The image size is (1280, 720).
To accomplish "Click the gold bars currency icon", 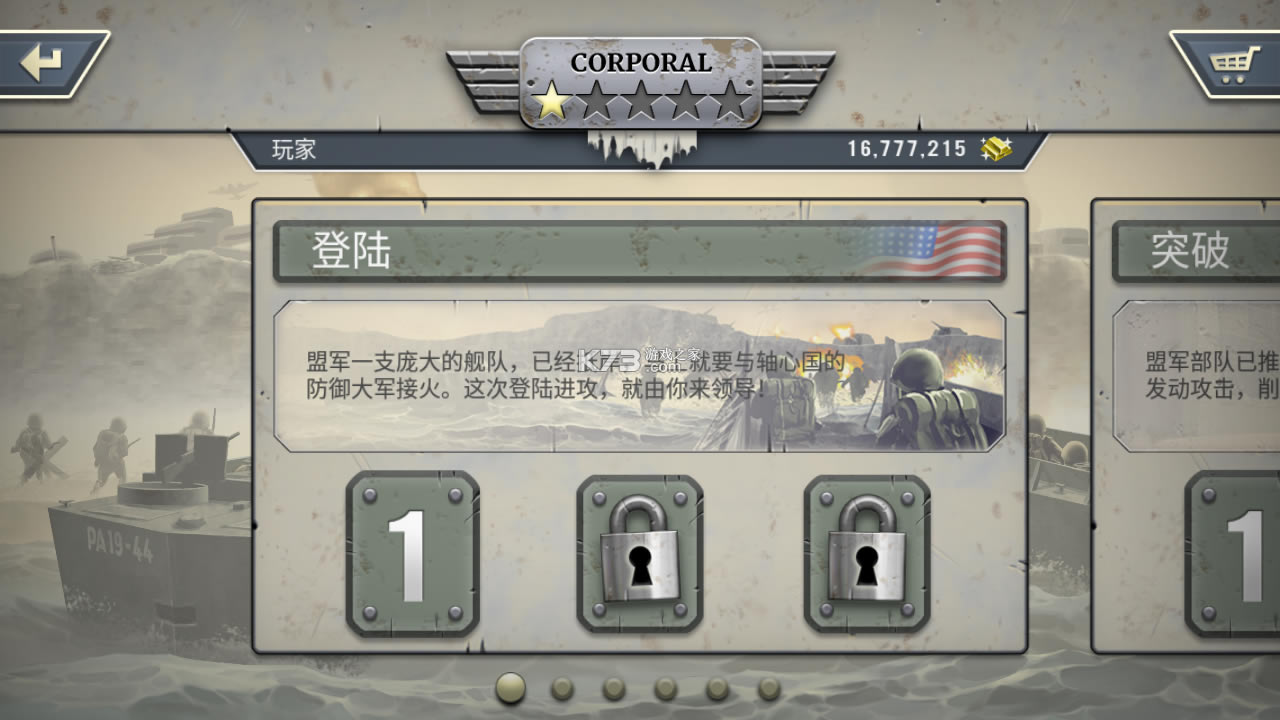I will click(995, 148).
